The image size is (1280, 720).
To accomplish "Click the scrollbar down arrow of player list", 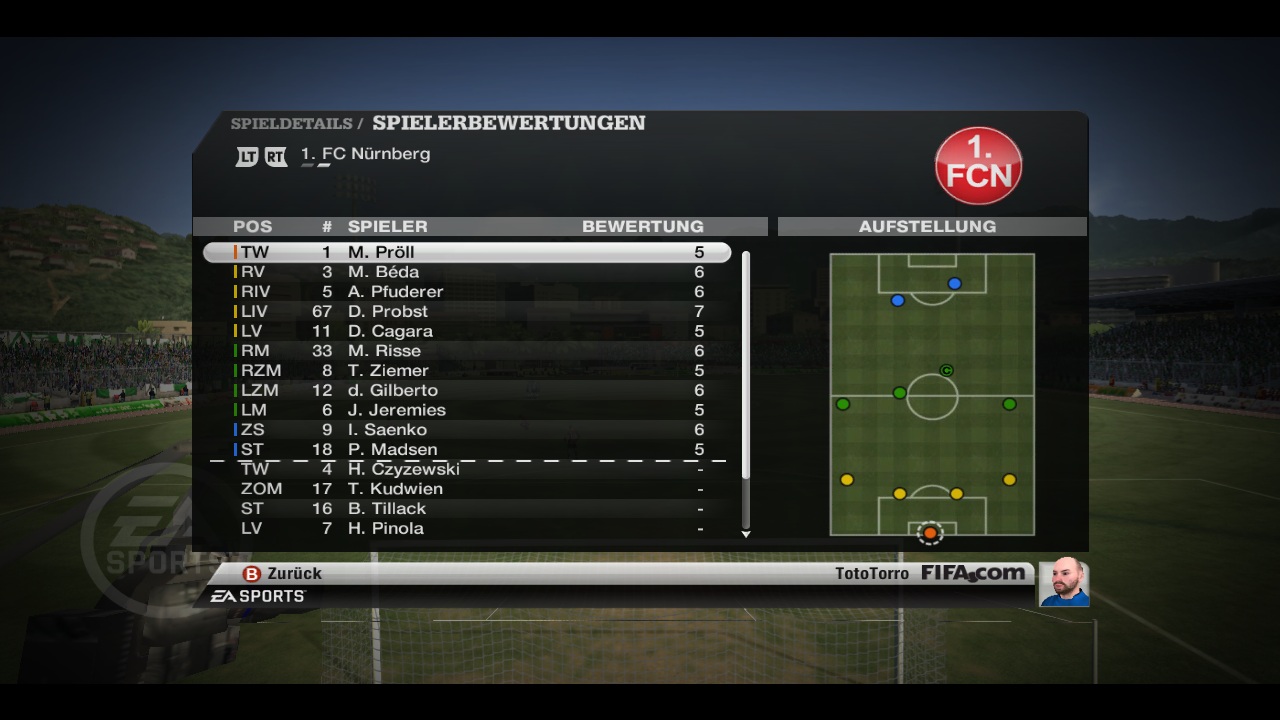I will [x=746, y=534].
